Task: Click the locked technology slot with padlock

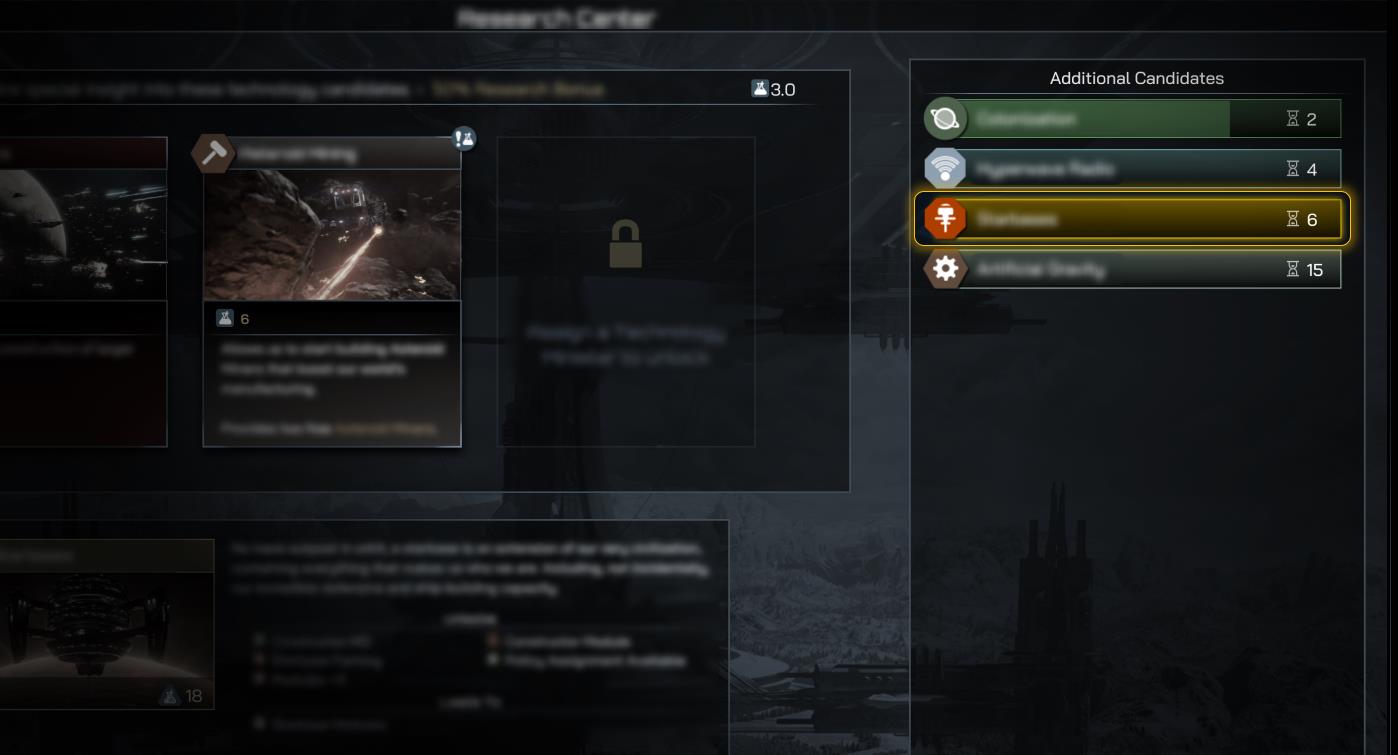Action: [626, 291]
